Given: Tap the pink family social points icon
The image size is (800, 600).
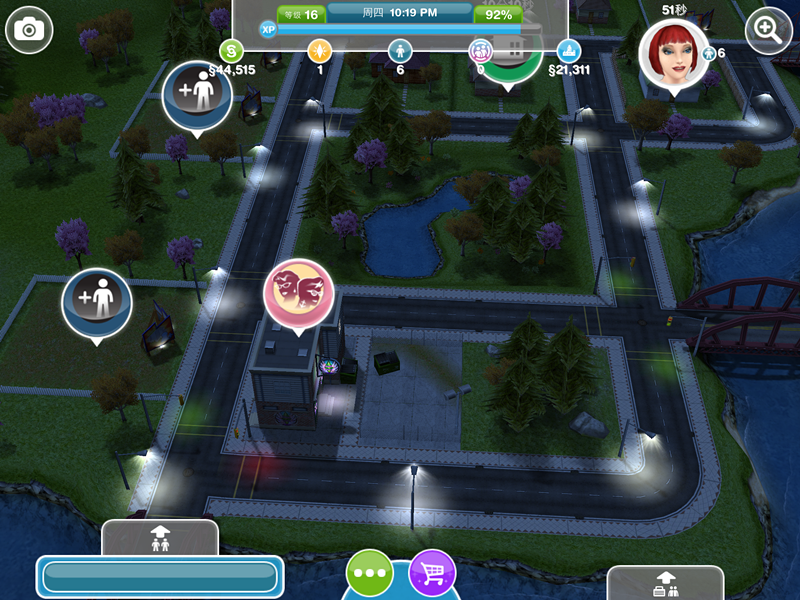Looking at the screenshot, I should [x=481, y=49].
